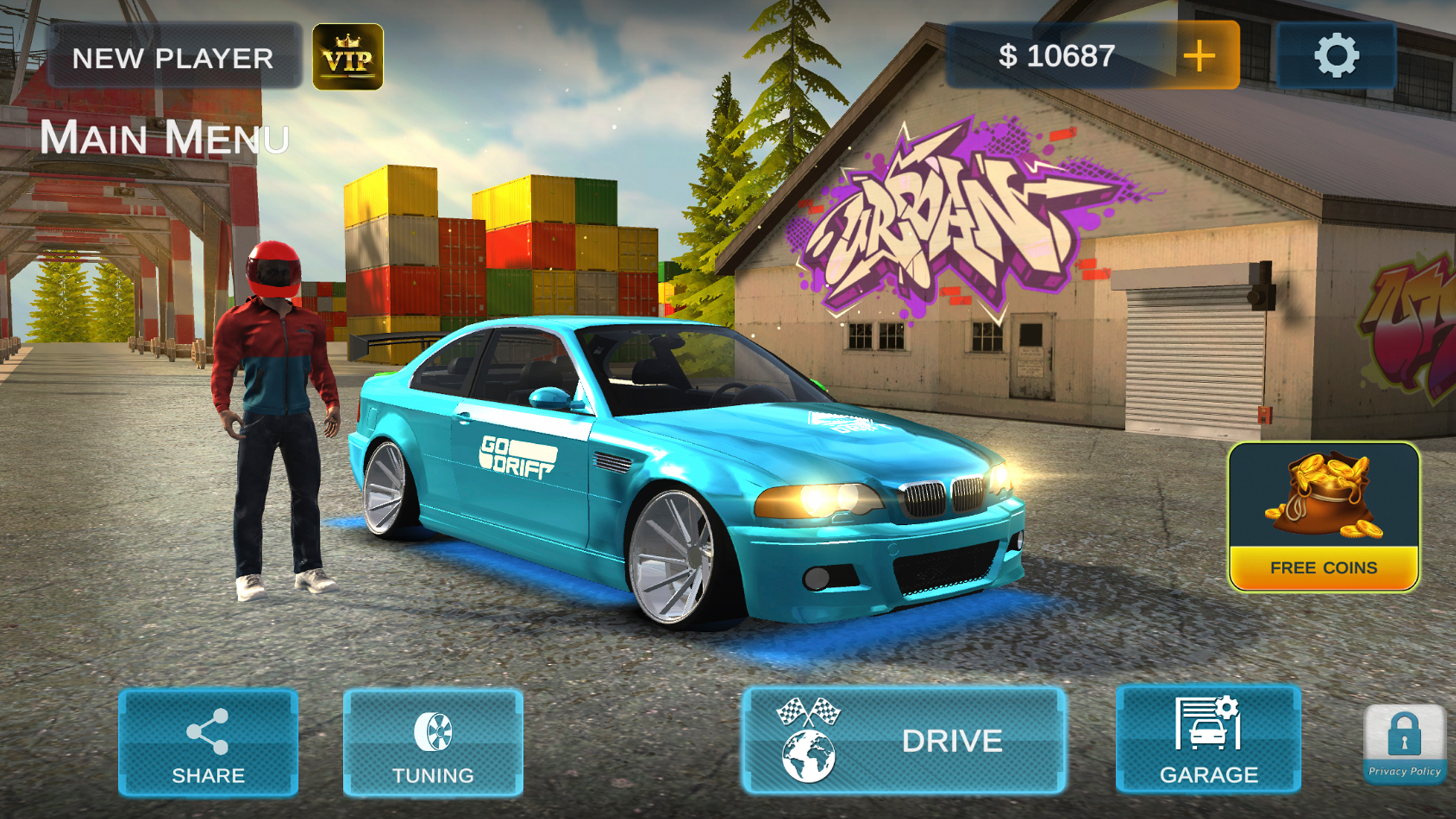The height and width of the screenshot is (819, 1456).
Task: Start driving with the Drive button
Action: pos(903,740)
